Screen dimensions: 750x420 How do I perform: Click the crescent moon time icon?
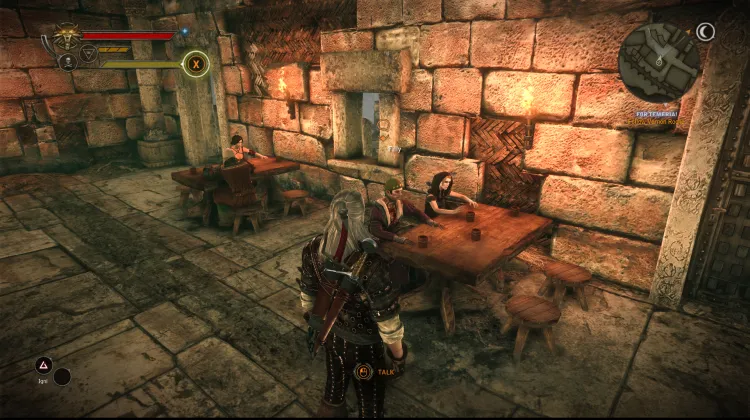[x=706, y=32]
